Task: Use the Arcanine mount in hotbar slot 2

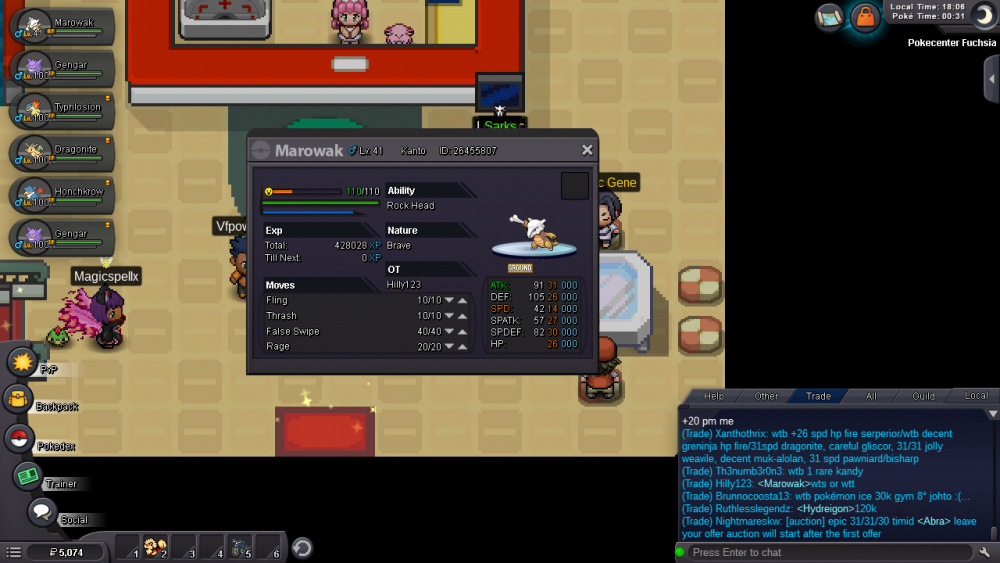Action: (154, 548)
